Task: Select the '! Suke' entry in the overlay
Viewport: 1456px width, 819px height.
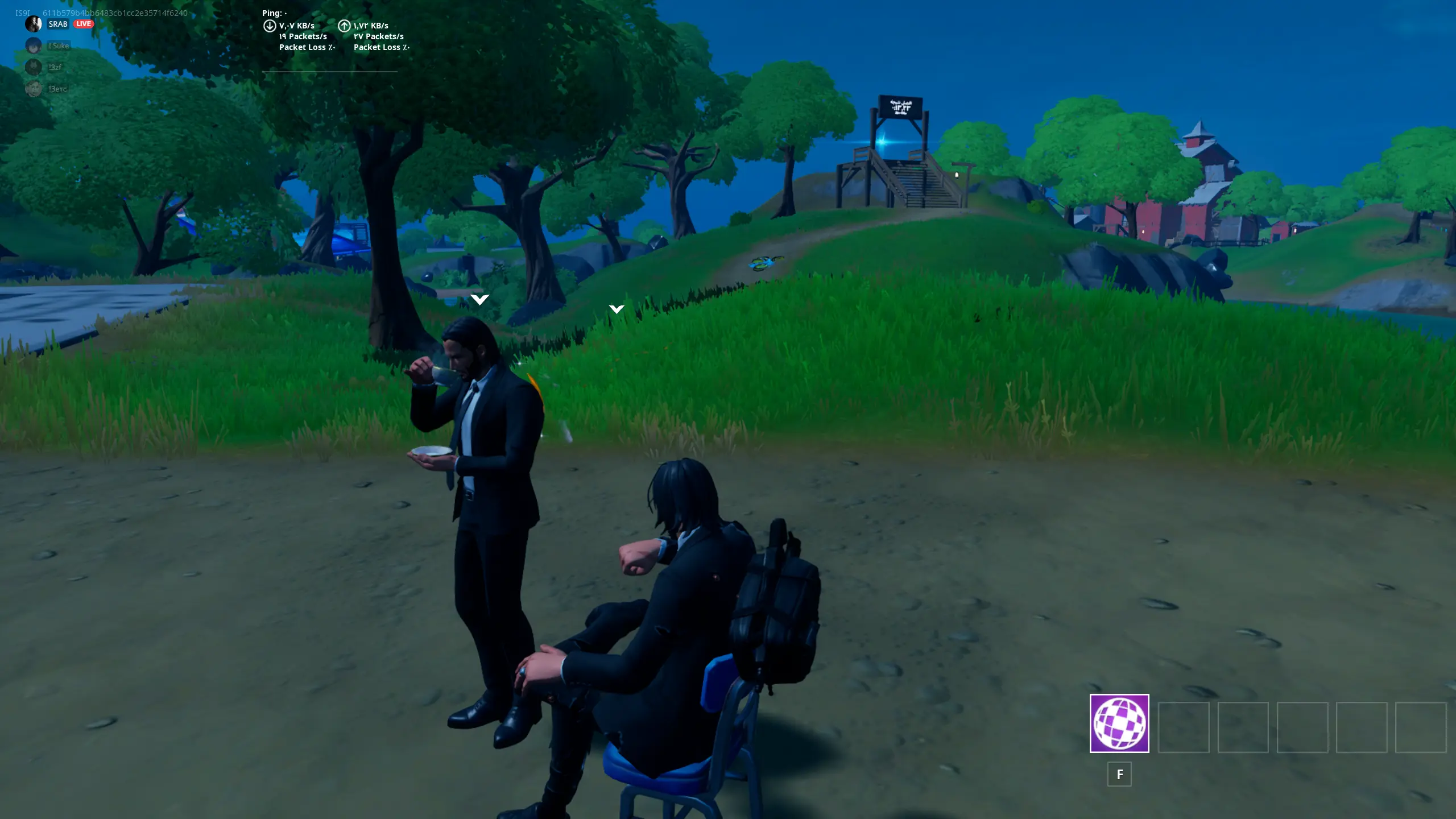Action: [59, 45]
